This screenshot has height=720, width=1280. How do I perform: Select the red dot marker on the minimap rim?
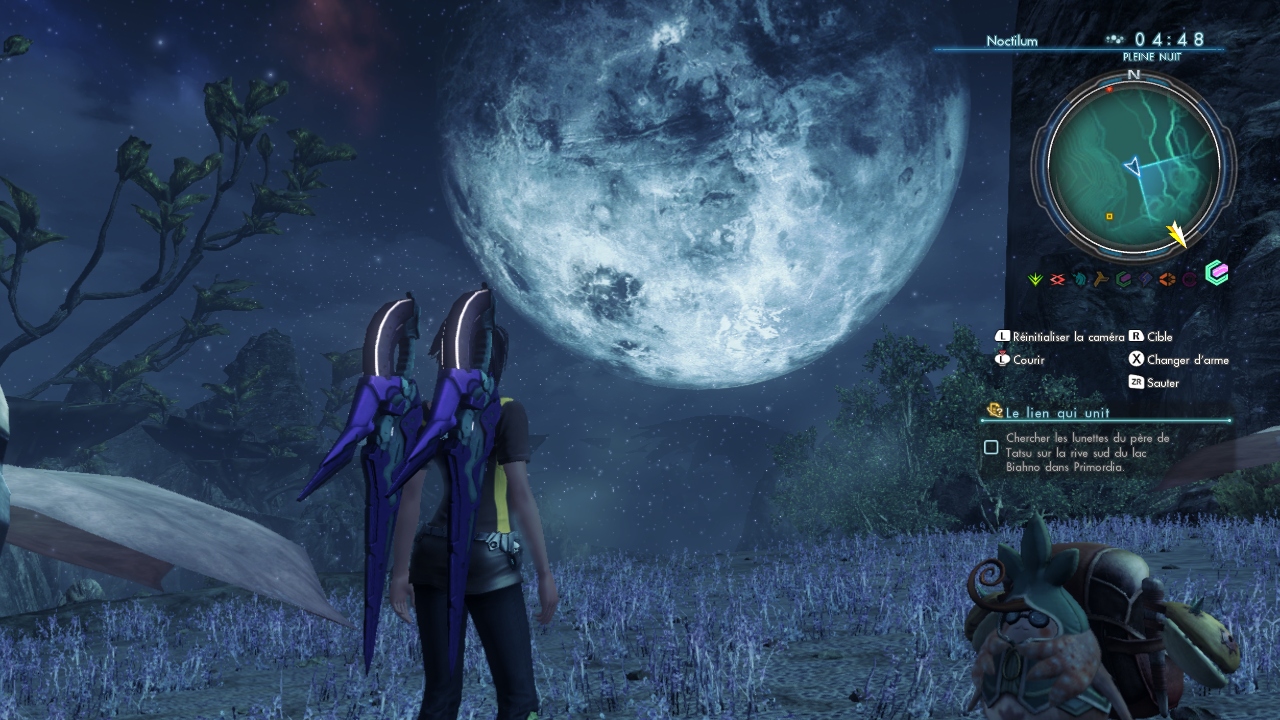coord(1109,89)
